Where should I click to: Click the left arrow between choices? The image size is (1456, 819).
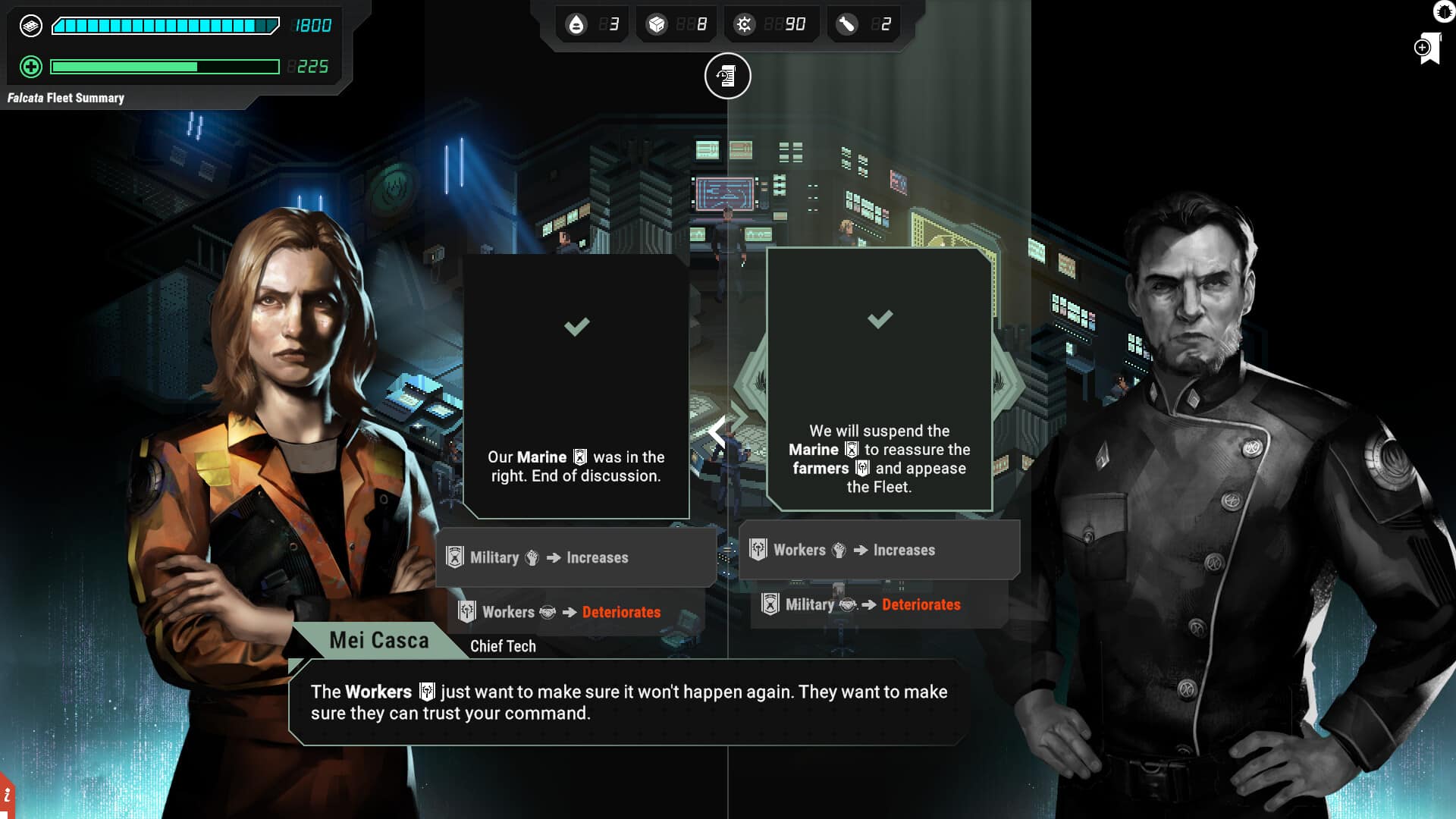tap(717, 432)
